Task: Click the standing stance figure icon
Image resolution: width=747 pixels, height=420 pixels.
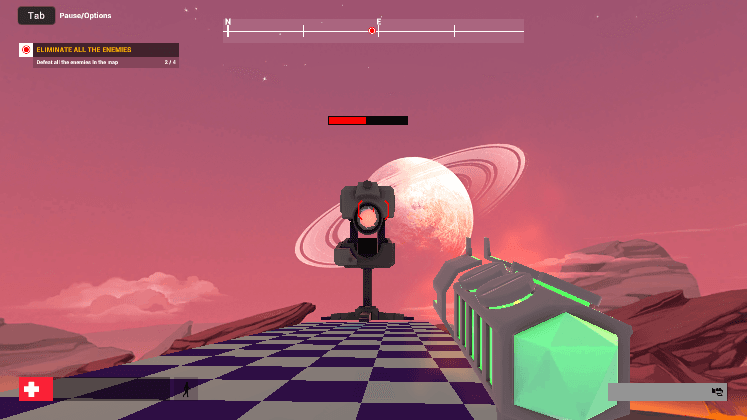Action: tap(186, 388)
